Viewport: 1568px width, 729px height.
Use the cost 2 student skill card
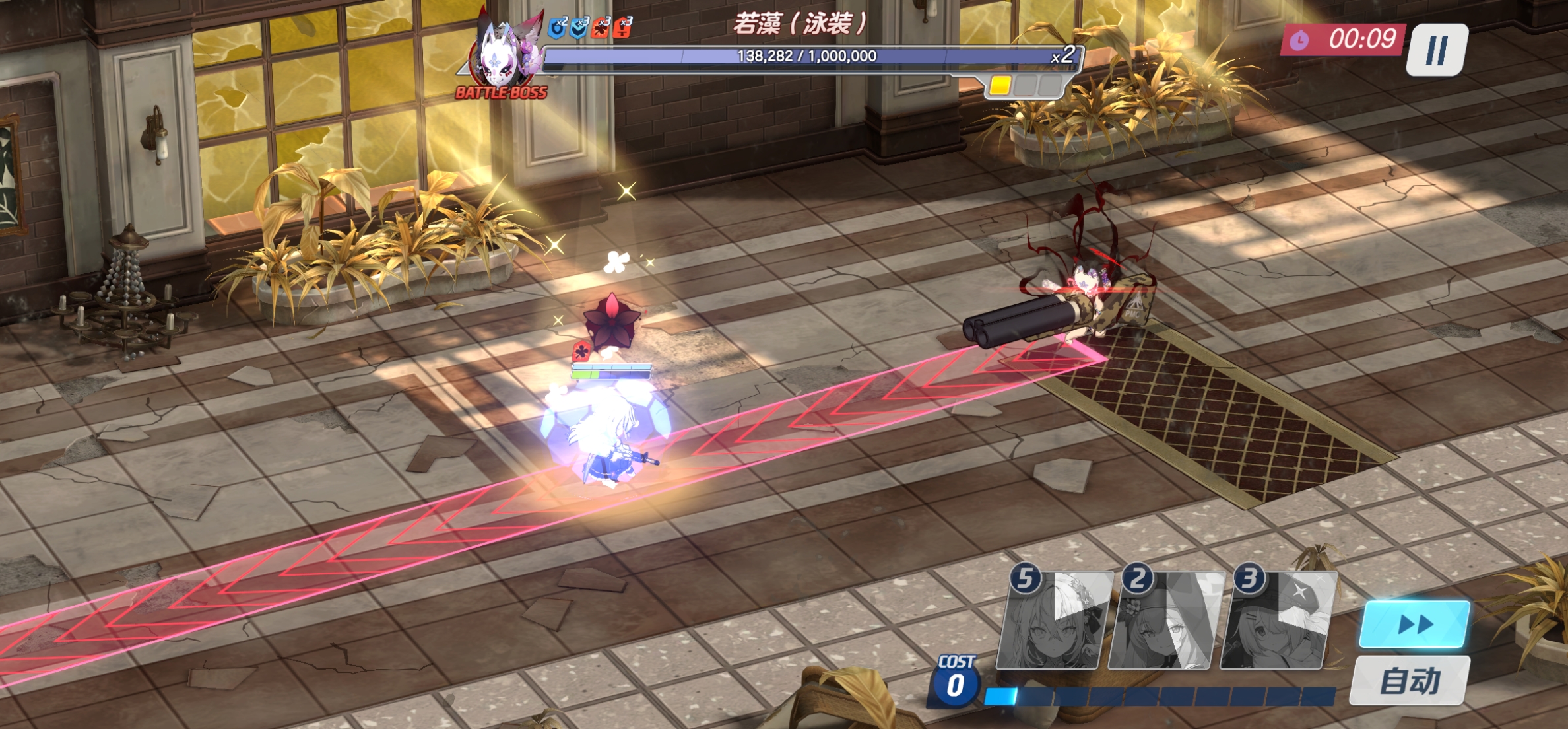tap(1165, 622)
